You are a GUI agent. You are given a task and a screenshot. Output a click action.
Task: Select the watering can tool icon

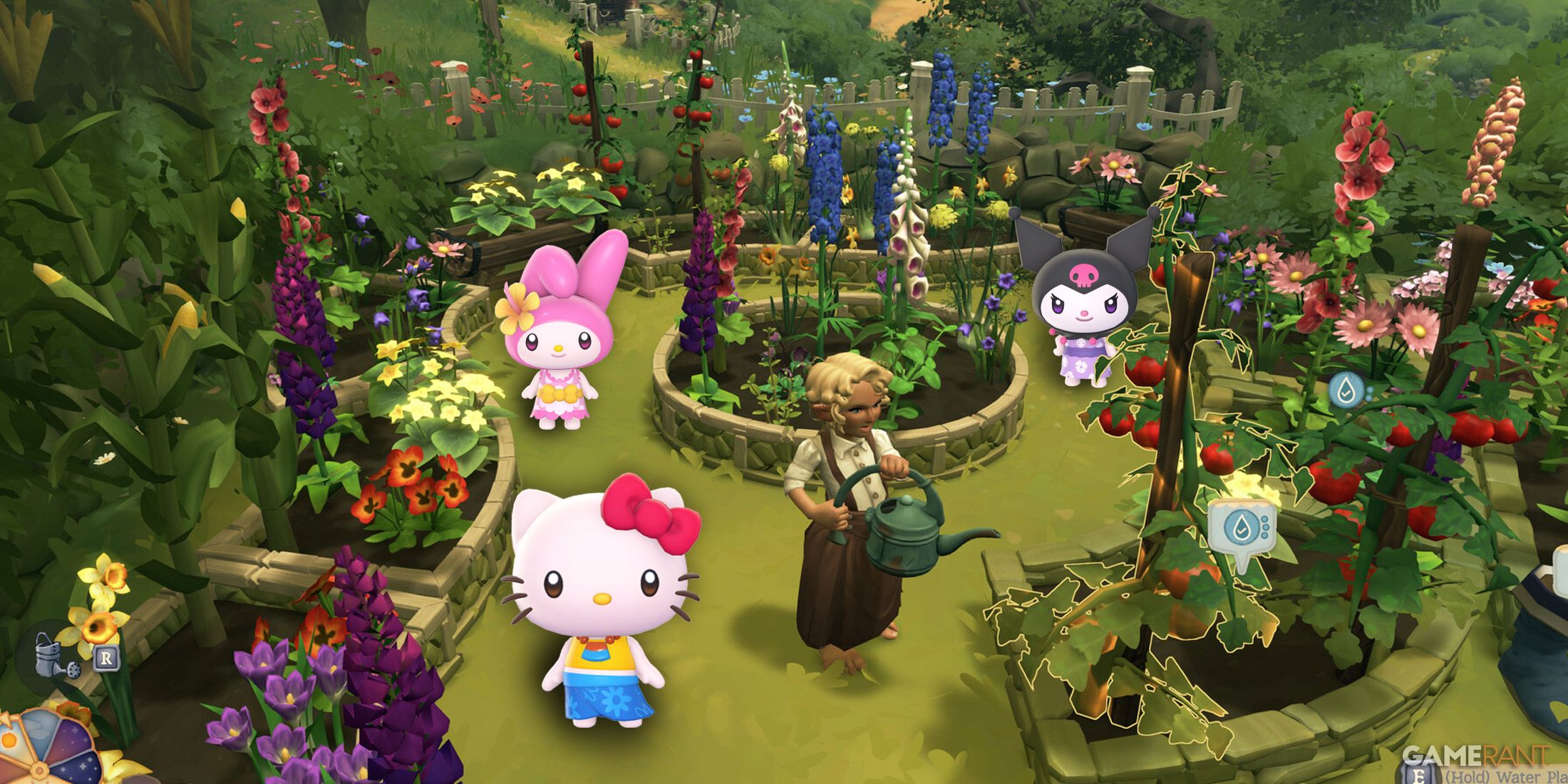(x=57, y=657)
